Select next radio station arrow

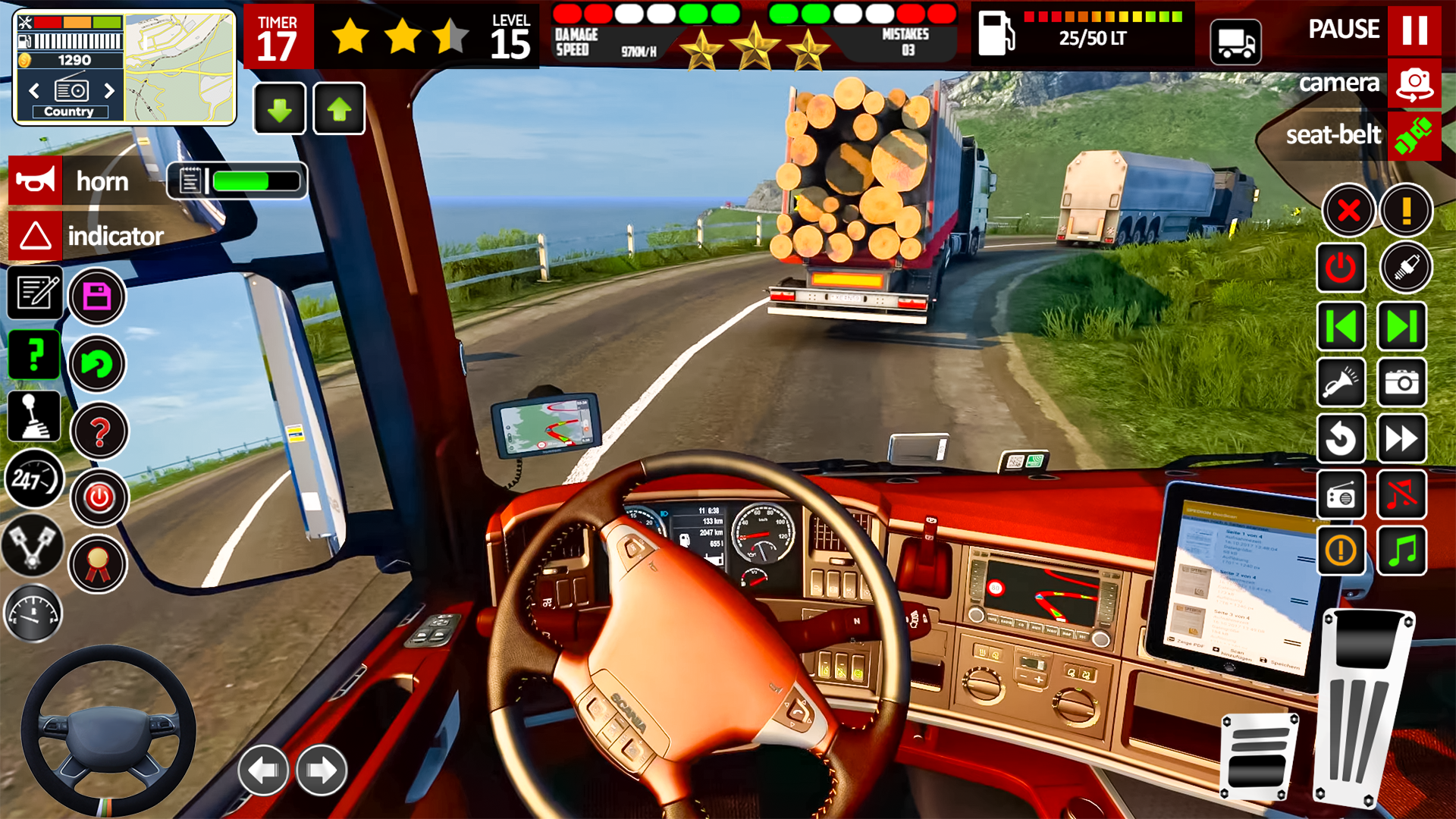coord(109,91)
